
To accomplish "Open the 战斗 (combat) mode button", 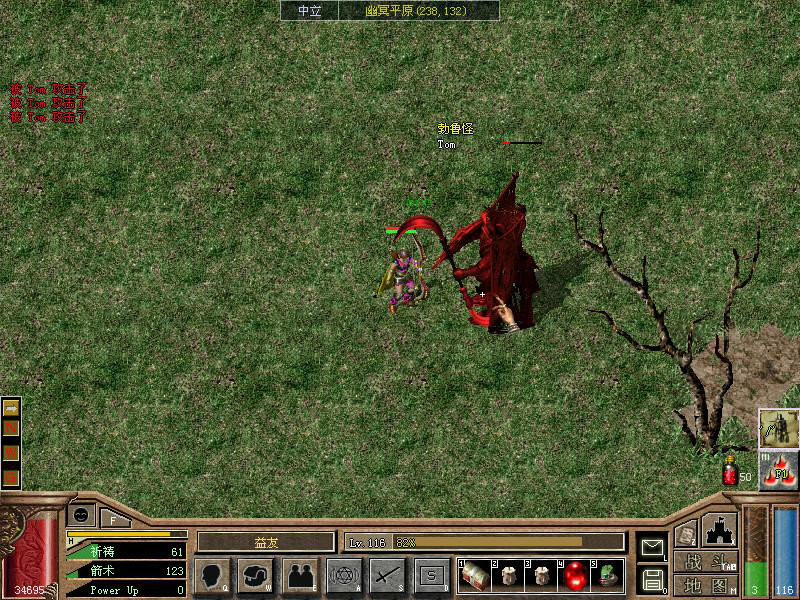I will [x=704, y=562].
